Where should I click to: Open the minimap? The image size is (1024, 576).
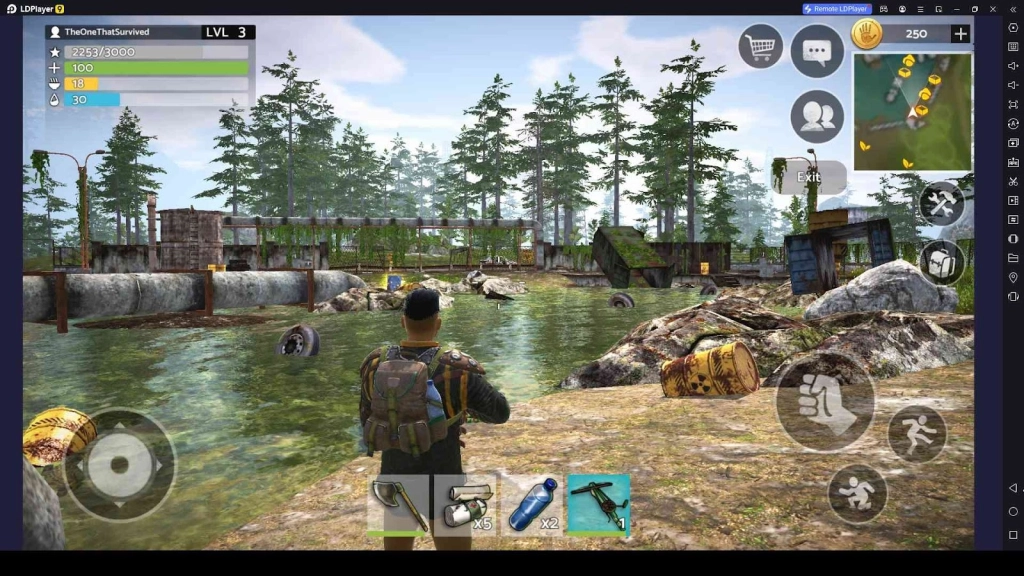(912, 111)
